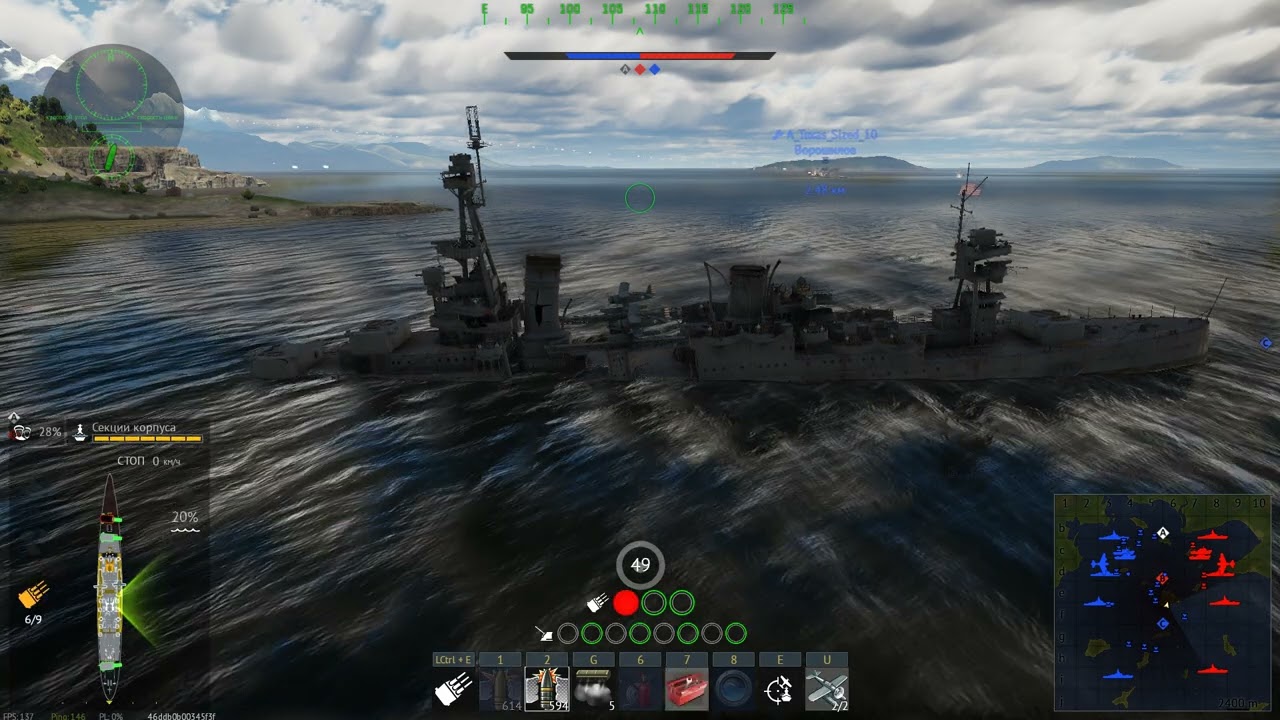Launch the scout plane slot

tap(827, 688)
